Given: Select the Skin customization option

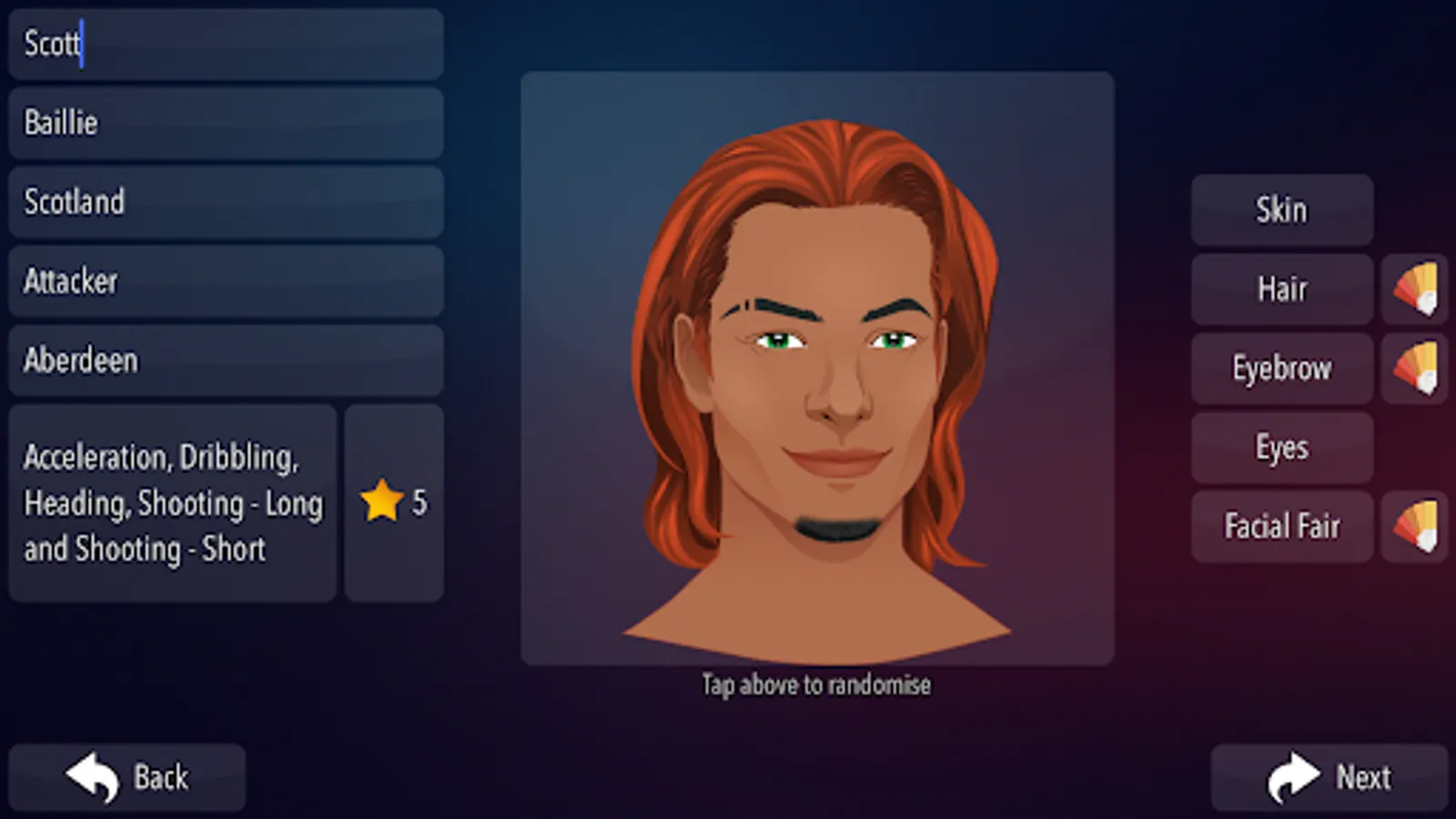Looking at the screenshot, I should [x=1281, y=210].
